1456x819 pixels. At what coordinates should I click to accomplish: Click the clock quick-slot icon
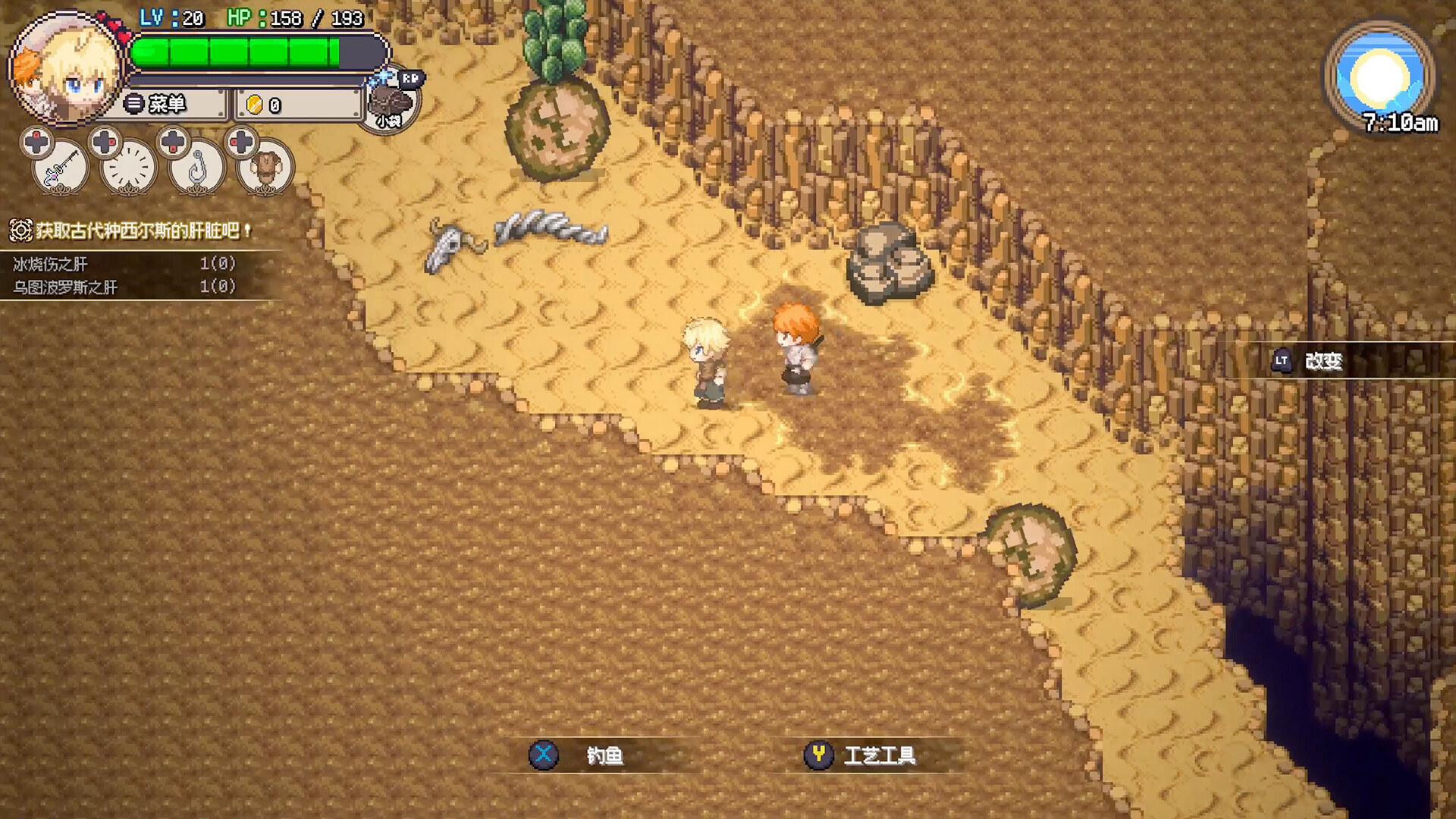click(x=129, y=168)
